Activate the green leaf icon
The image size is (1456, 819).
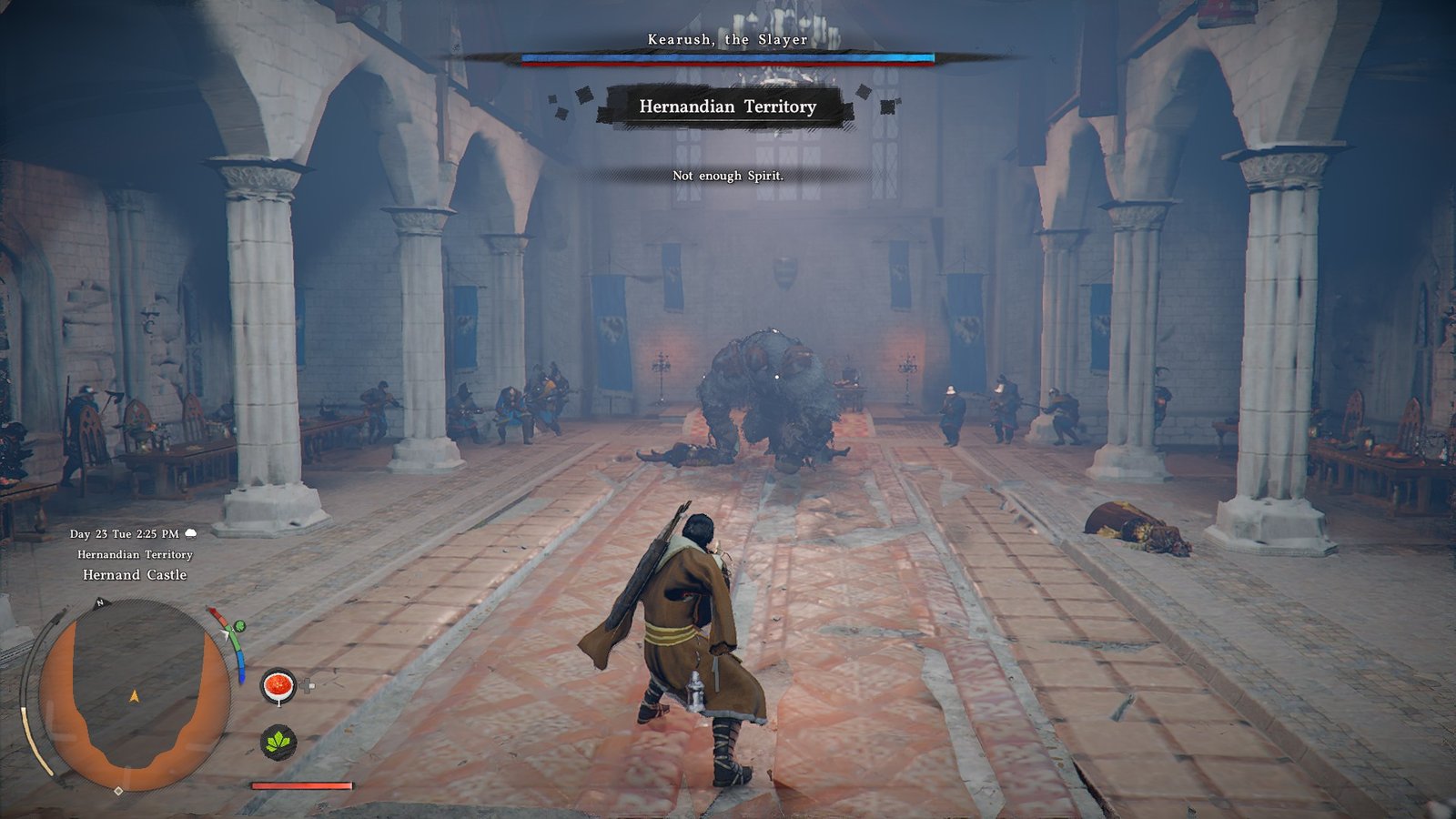tap(278, 743)
